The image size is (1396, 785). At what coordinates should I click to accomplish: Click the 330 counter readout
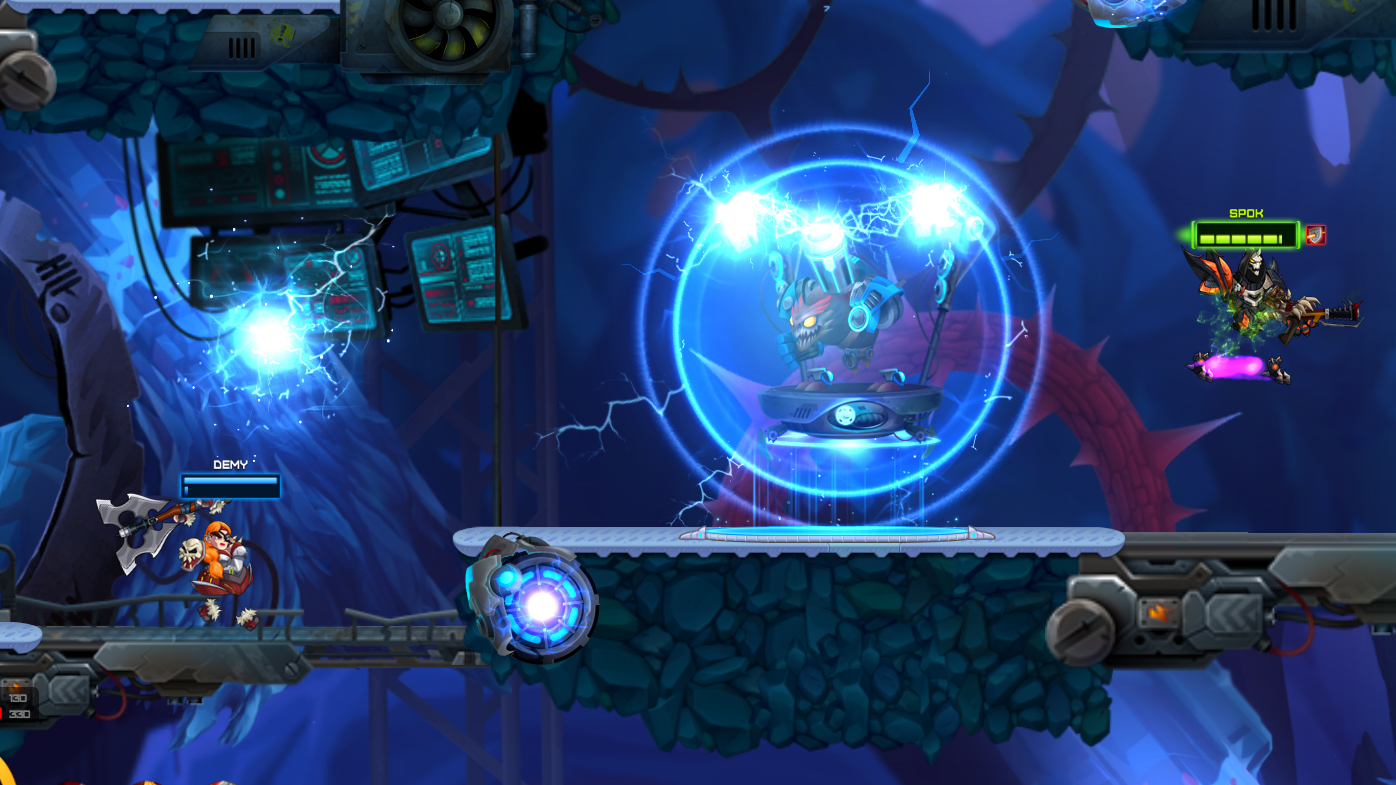(x=19, y=714)
